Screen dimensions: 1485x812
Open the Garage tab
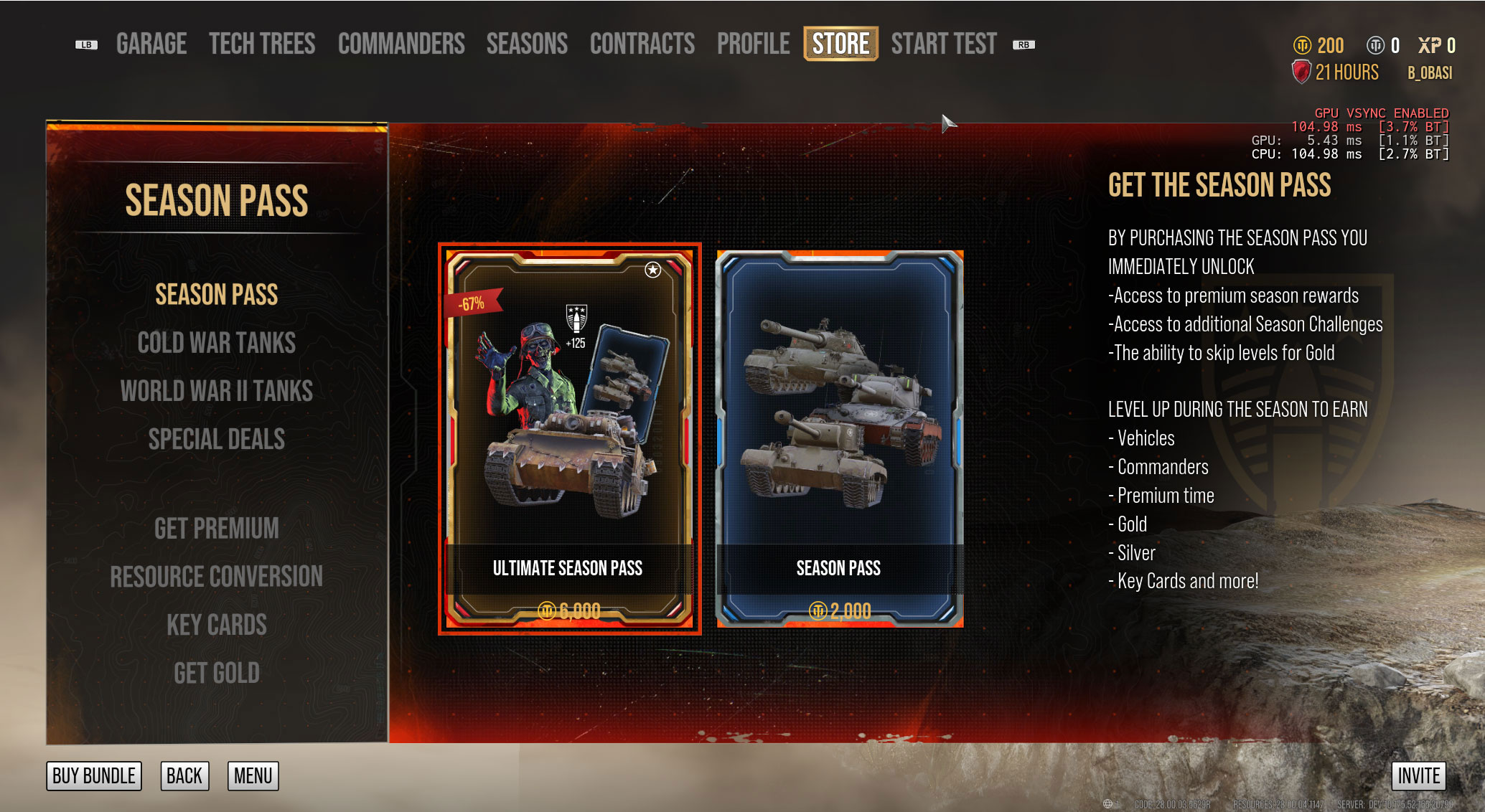point(151,44)
